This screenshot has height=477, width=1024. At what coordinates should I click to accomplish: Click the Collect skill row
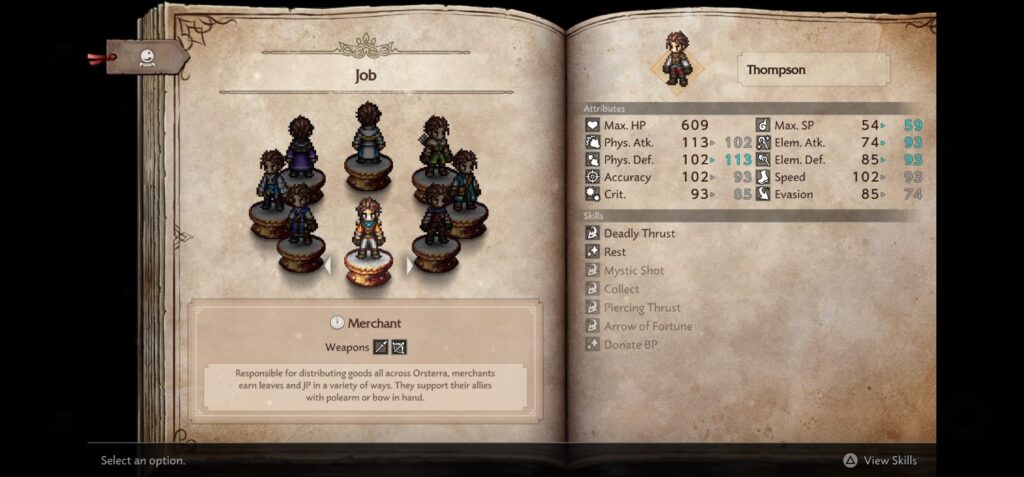pyautogui.click(x=621, y=289)
